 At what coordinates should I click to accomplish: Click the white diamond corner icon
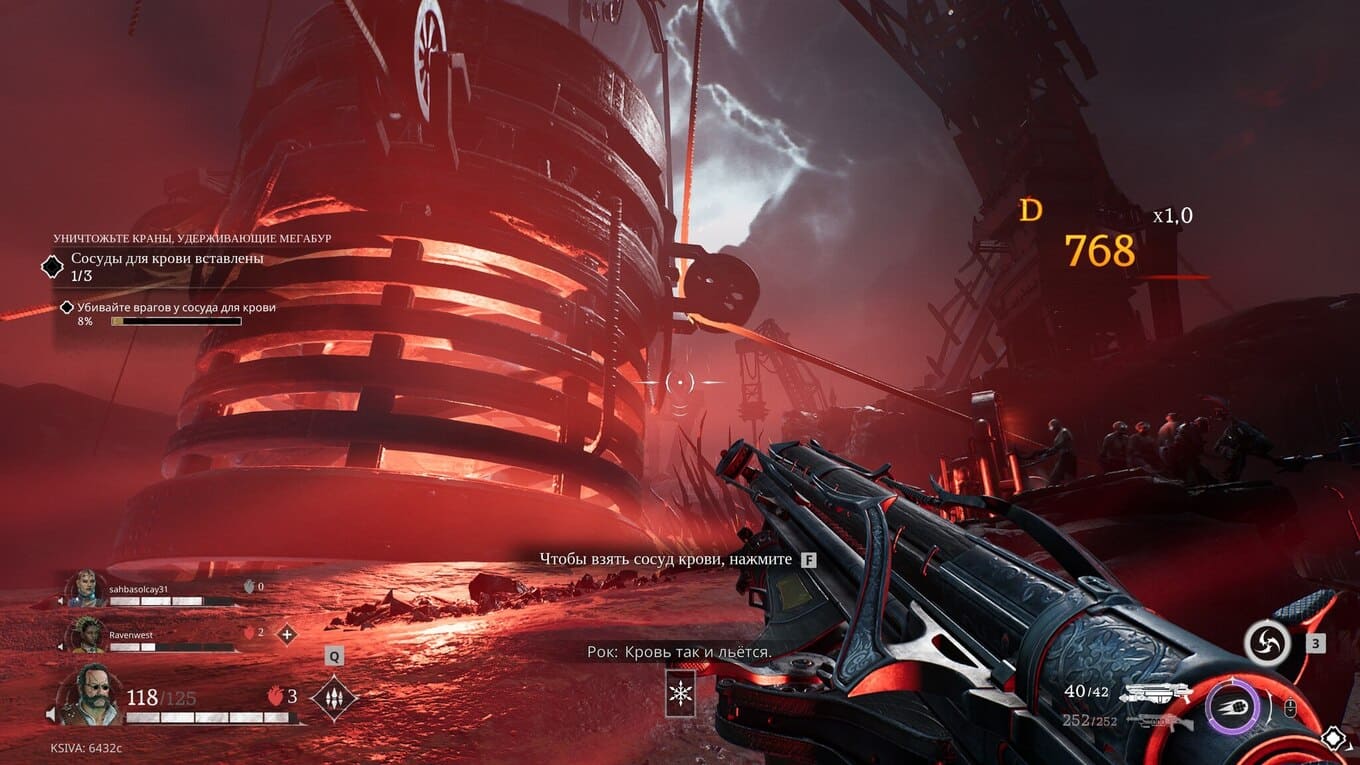click(1334, 739)
